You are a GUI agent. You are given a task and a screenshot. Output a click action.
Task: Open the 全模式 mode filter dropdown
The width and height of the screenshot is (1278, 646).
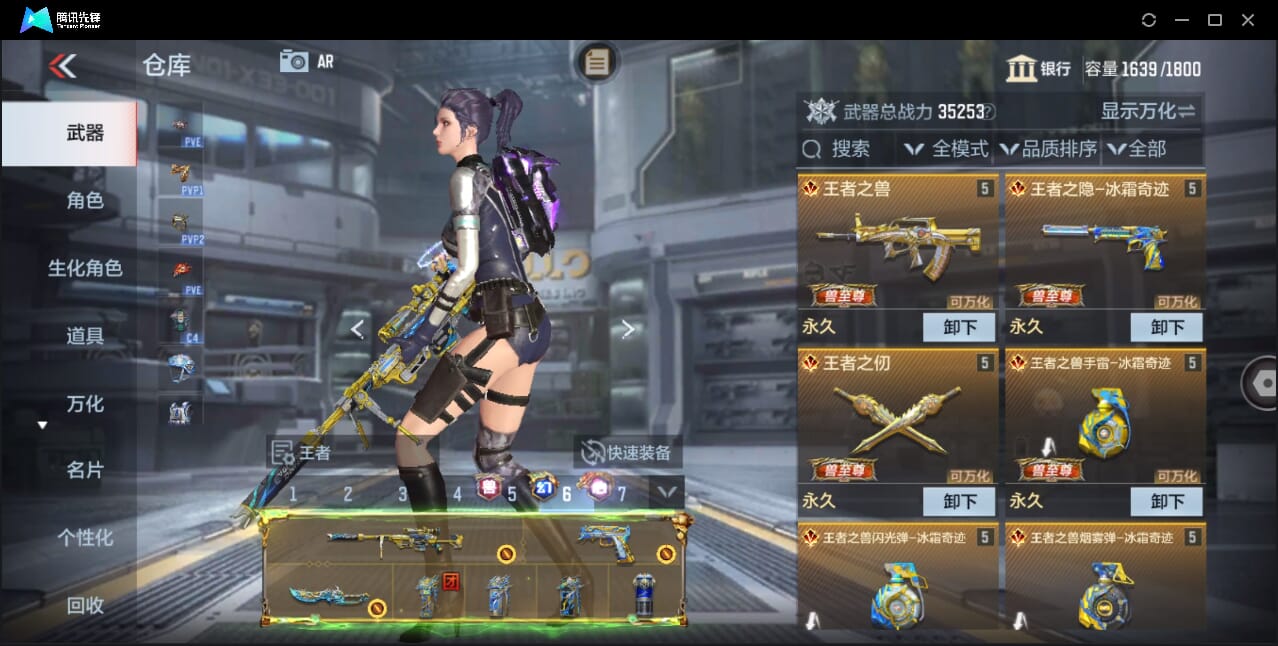[946, 149]
